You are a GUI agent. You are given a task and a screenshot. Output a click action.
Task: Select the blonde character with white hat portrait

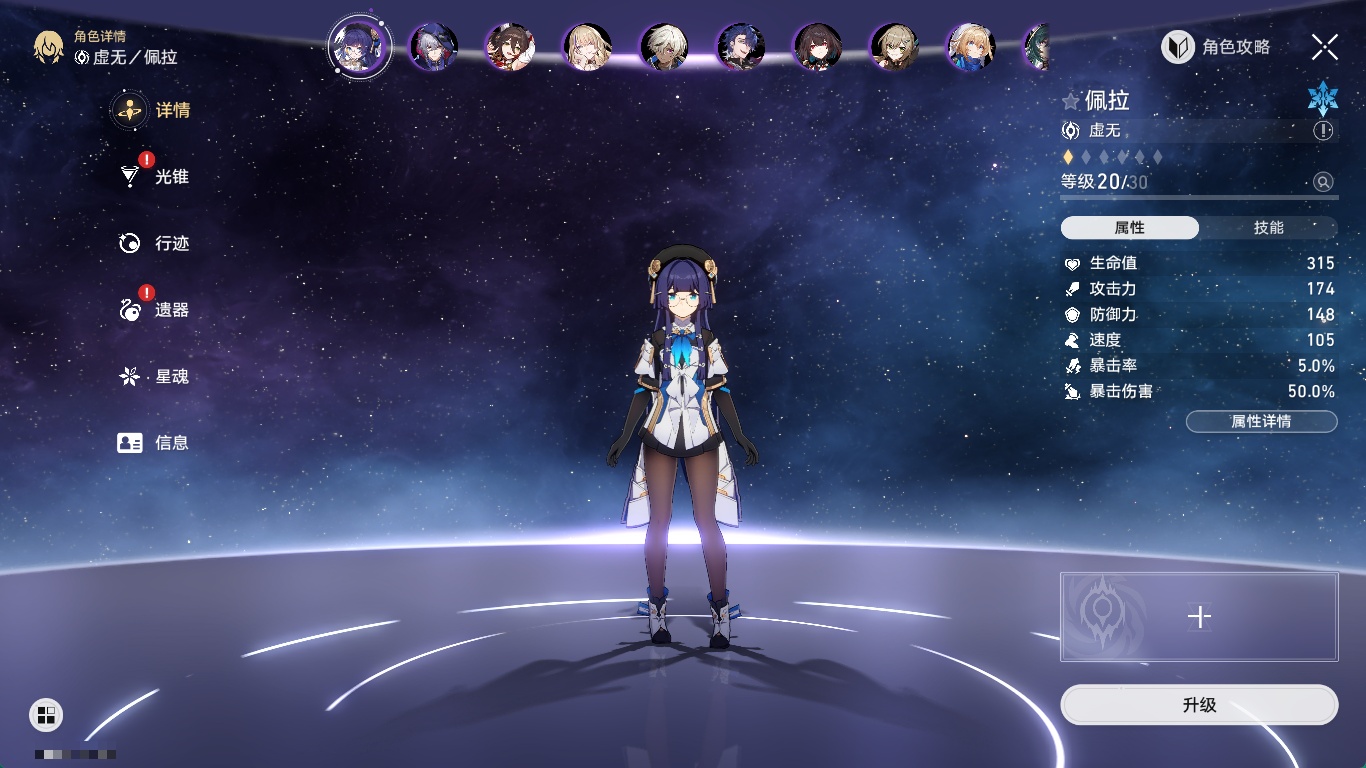click(x=971, y=47)
